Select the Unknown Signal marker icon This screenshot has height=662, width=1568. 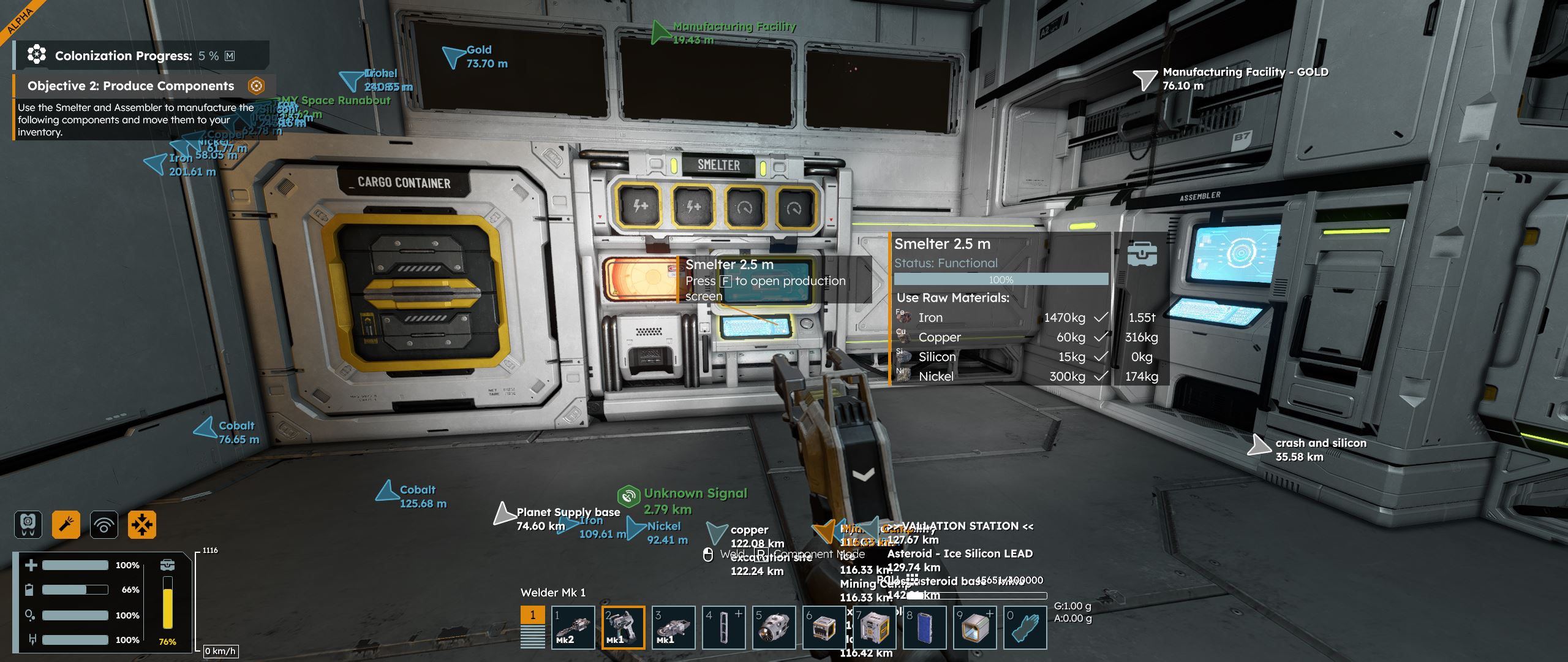click(x=628, y=495)
